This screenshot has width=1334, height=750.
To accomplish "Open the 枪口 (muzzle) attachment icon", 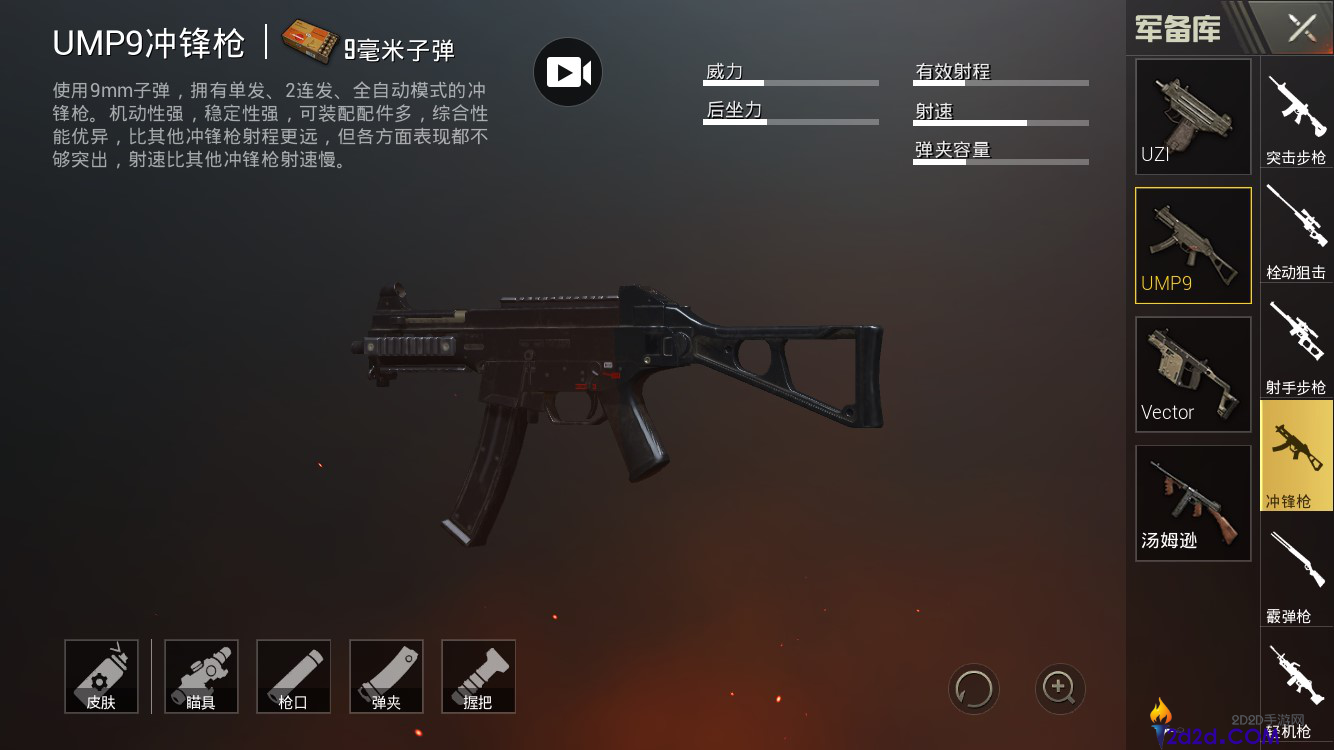I will pos(293,676).
